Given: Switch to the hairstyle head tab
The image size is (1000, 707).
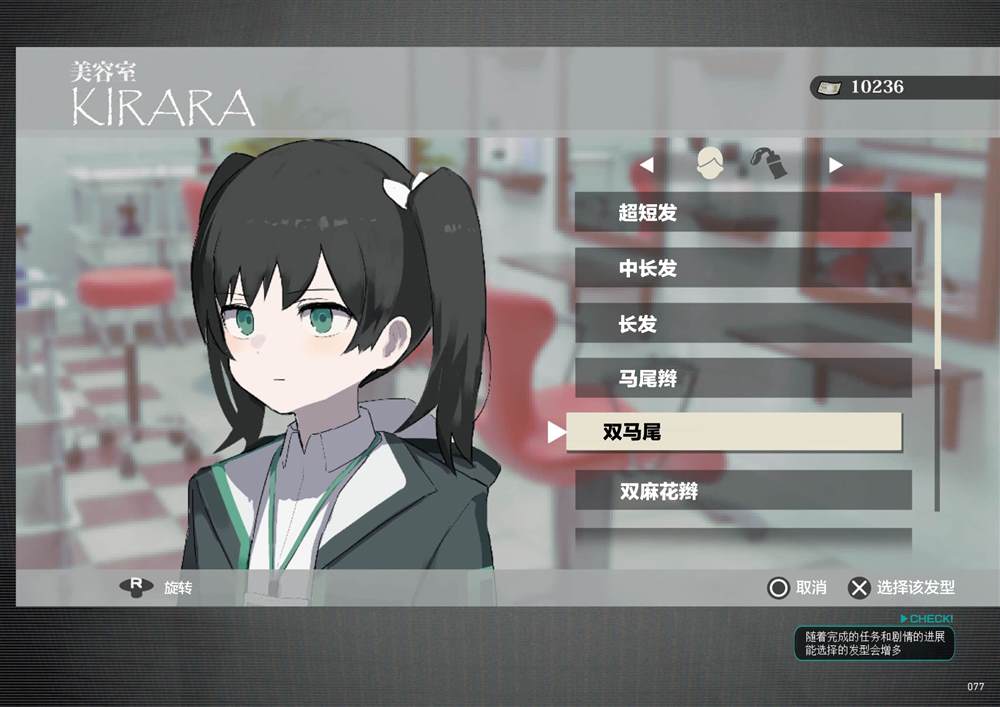Looking at the screenshot, I should [x=710, y=164].
